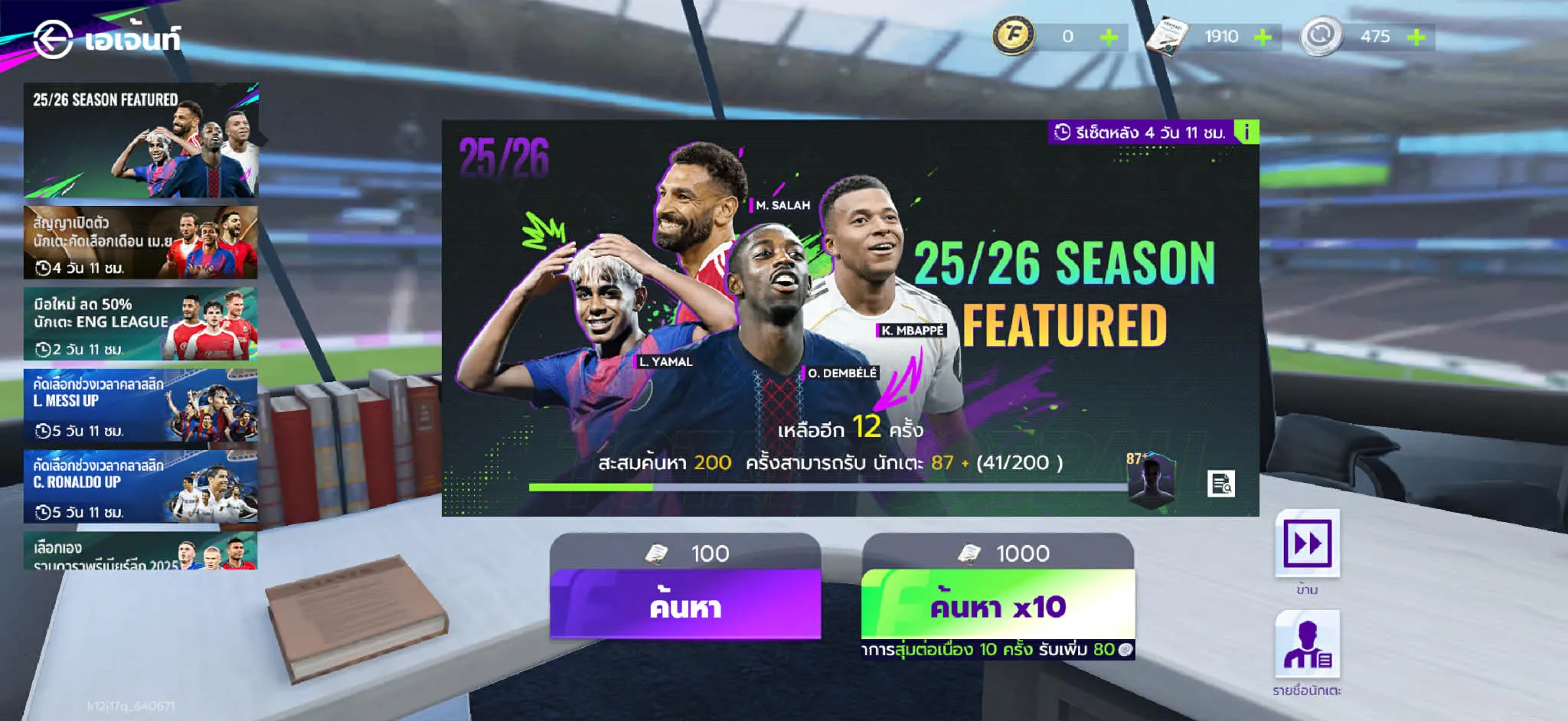Viewport: 1568px width, 721px height.
Task: Toggle the skip animation fast-forward button
Action: point(1307,543)
